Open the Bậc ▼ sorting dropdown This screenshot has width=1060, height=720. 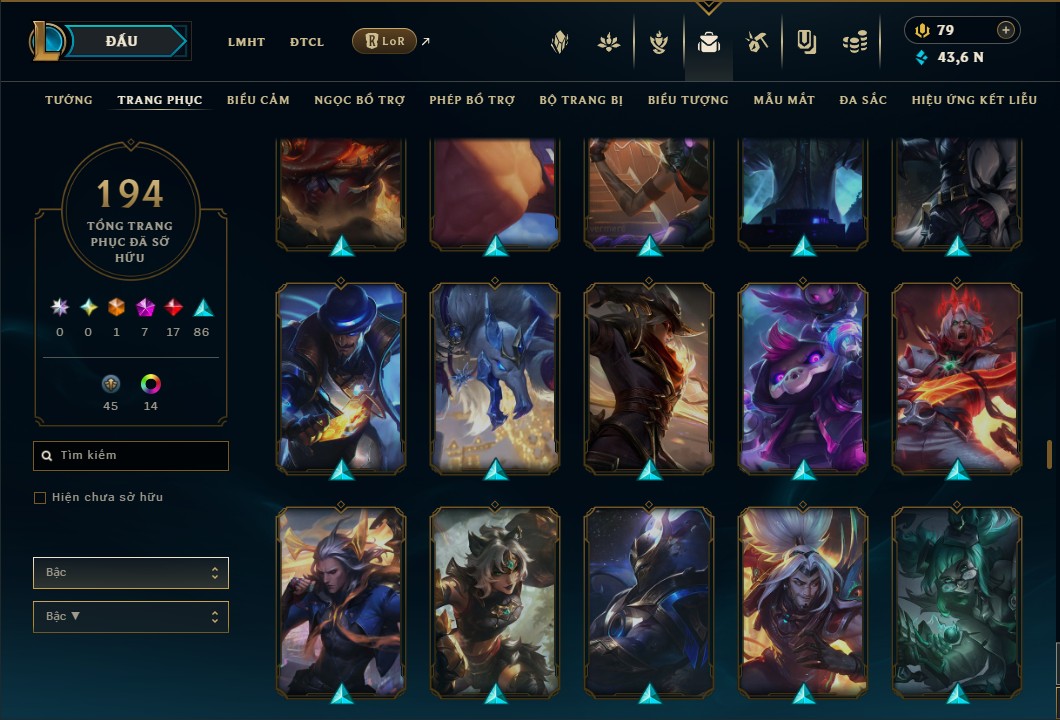coord(131,616)
